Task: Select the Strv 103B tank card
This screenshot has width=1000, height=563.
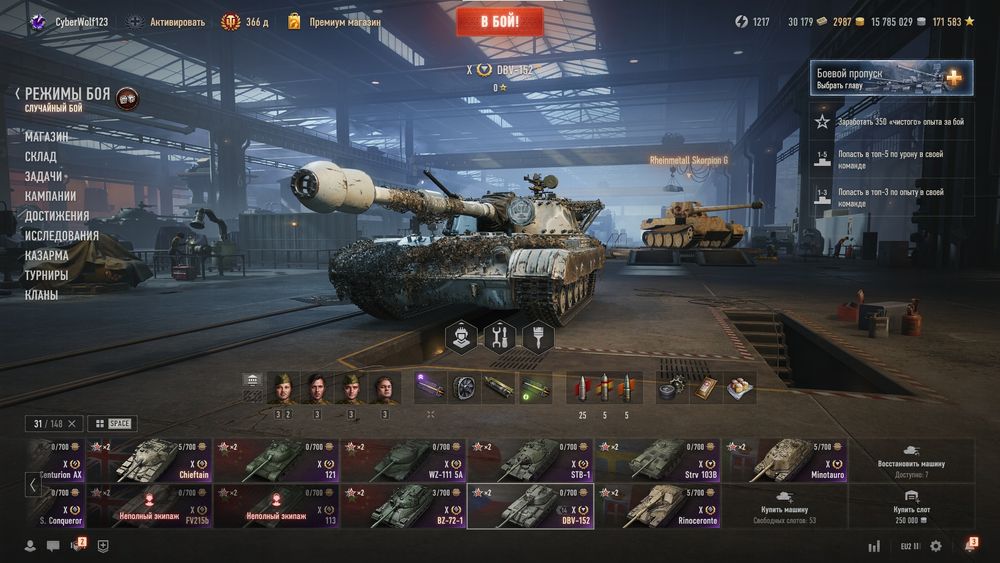Action: 658,460
